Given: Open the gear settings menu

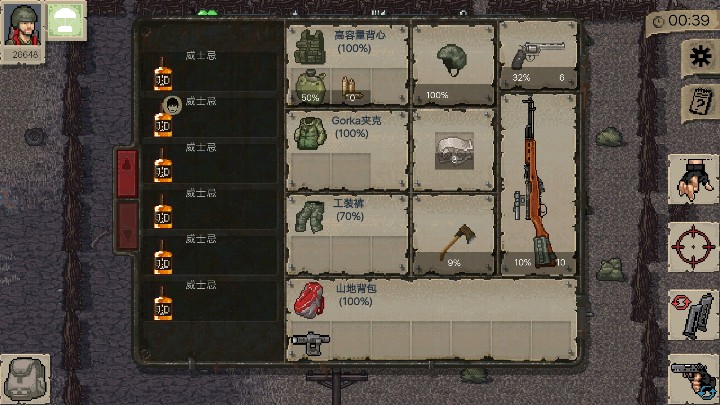Looking at the screenshot, I should (x=699, y=58).
